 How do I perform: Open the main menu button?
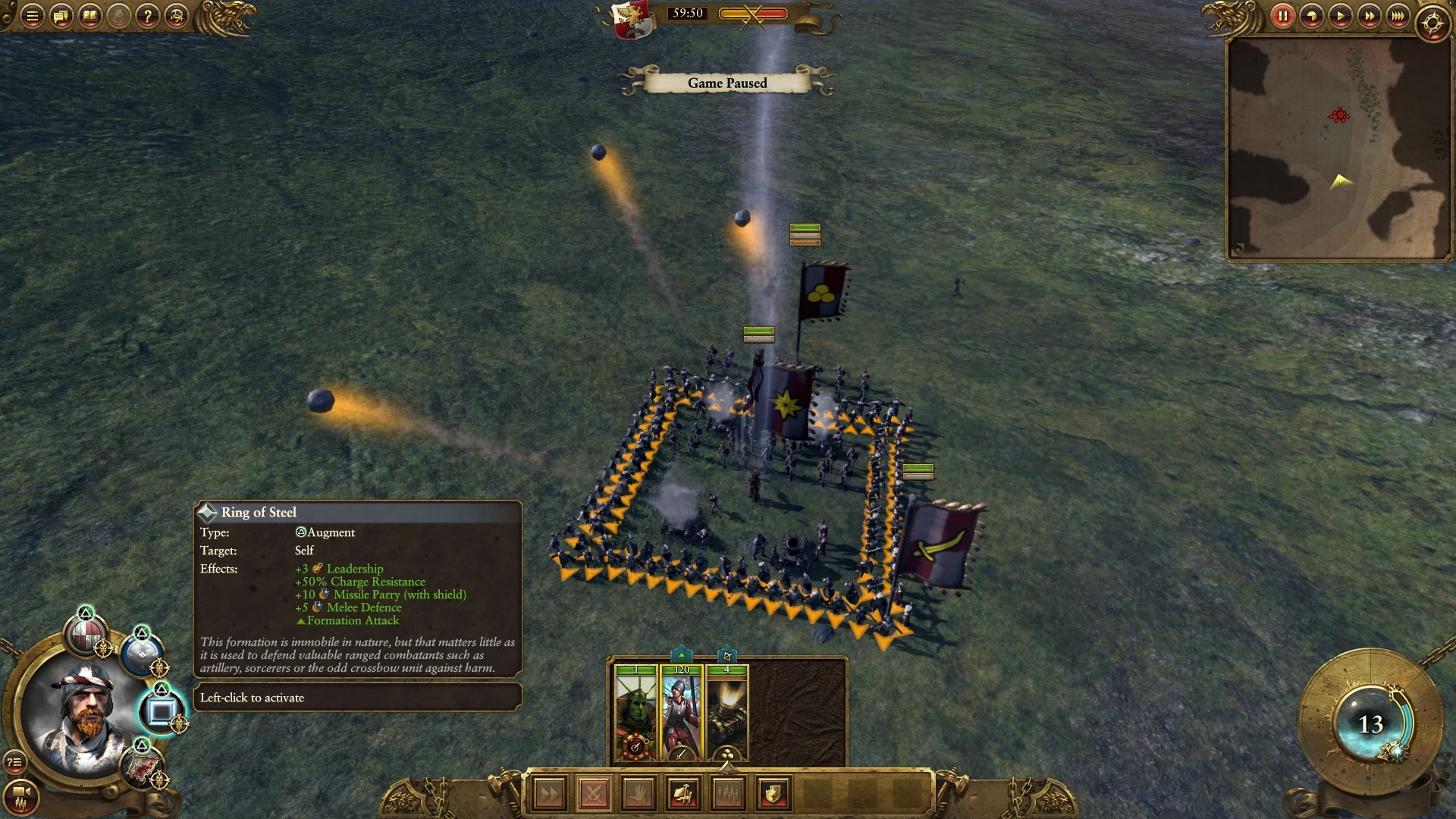point(32,16)
